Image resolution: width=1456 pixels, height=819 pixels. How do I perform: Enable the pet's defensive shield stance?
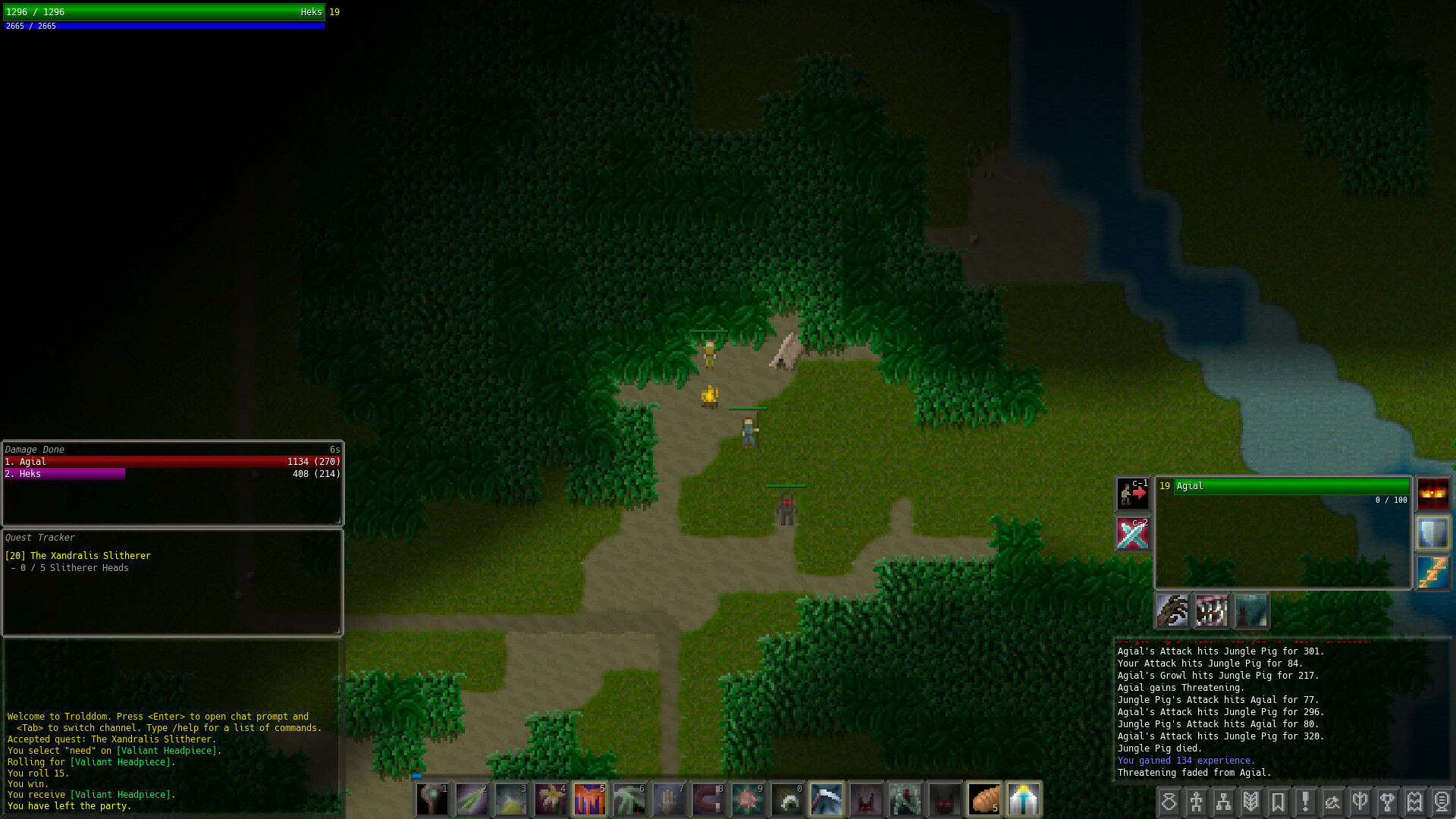coord(1432,533)
